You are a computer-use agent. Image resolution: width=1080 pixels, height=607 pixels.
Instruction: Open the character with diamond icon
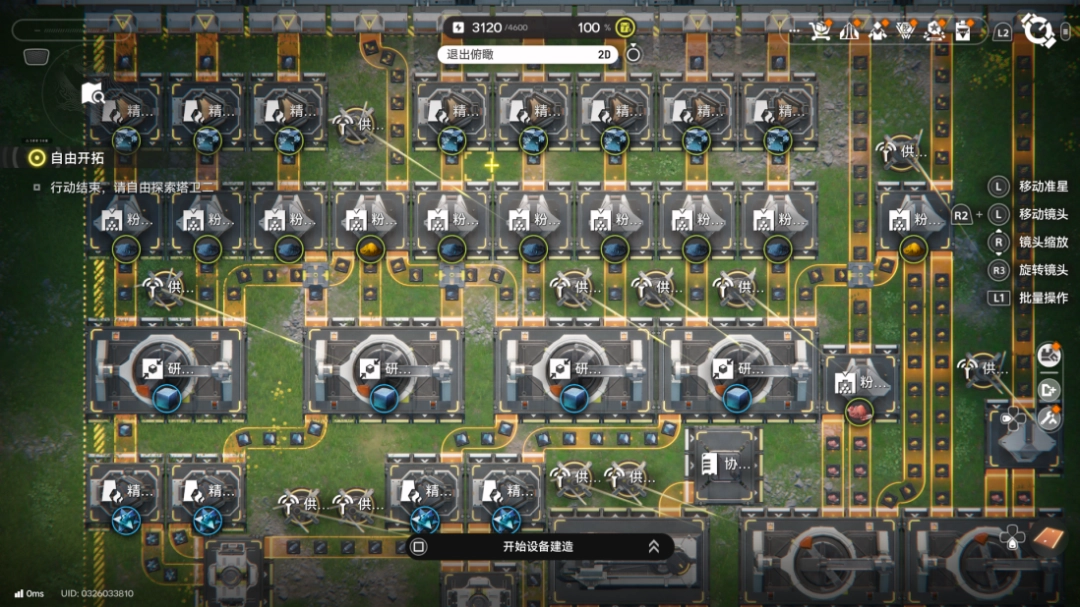(x=879, y=30)
